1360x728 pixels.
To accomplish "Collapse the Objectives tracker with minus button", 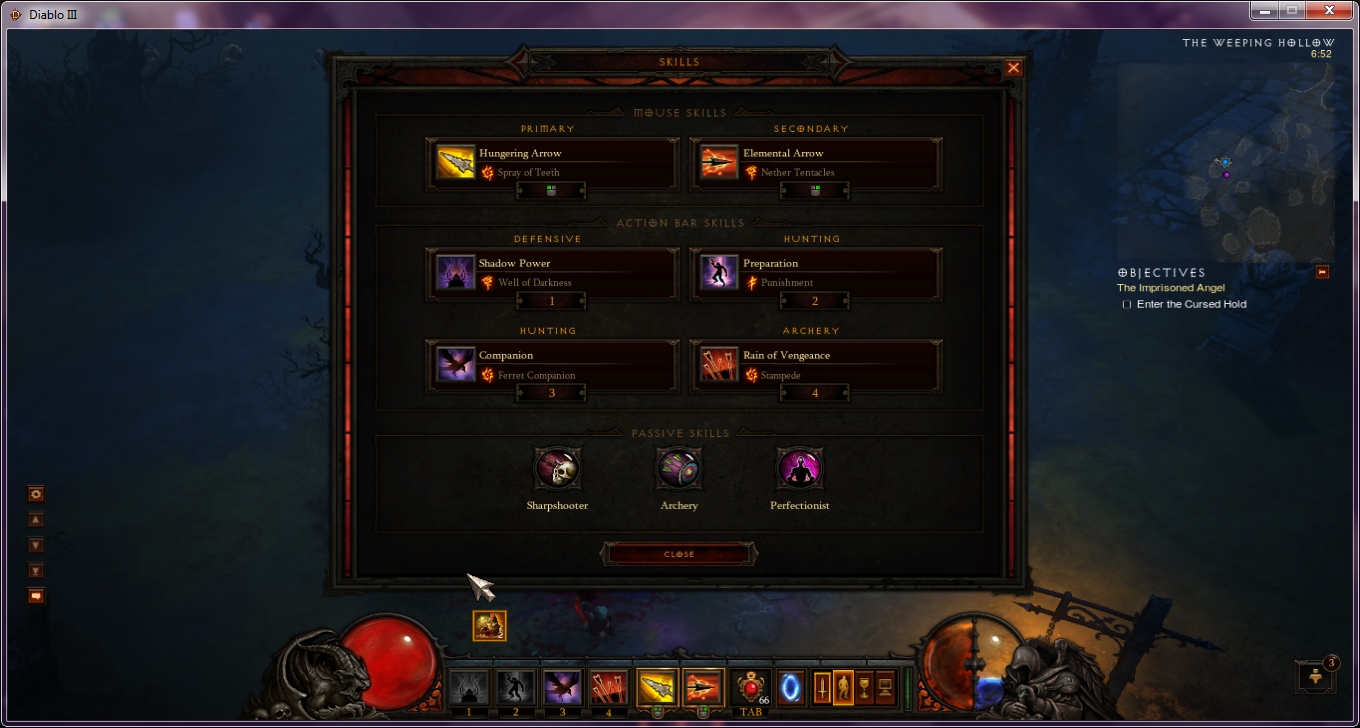I will tap(1322, 272).
